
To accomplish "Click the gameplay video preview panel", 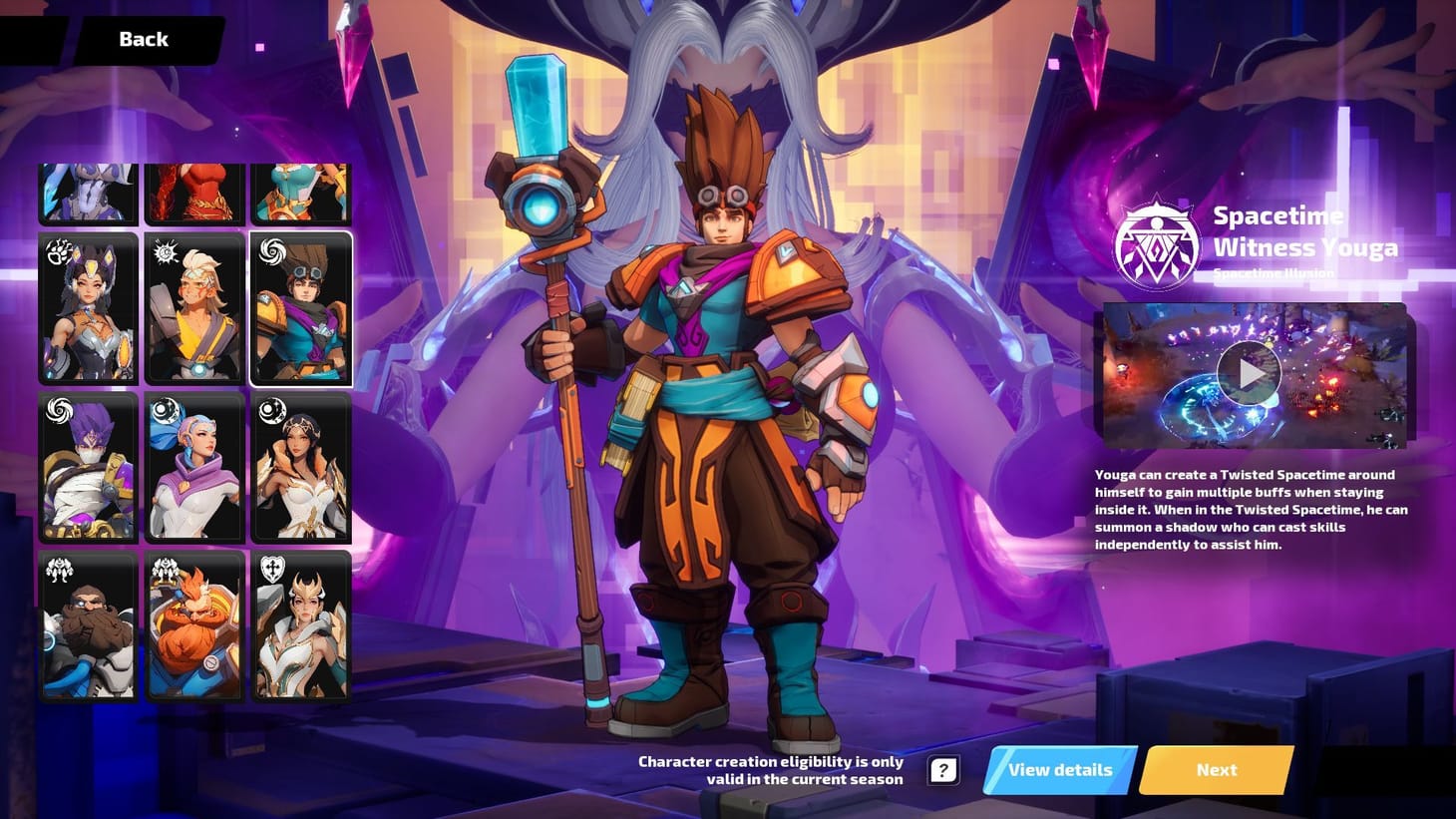I will [1253, 374].
